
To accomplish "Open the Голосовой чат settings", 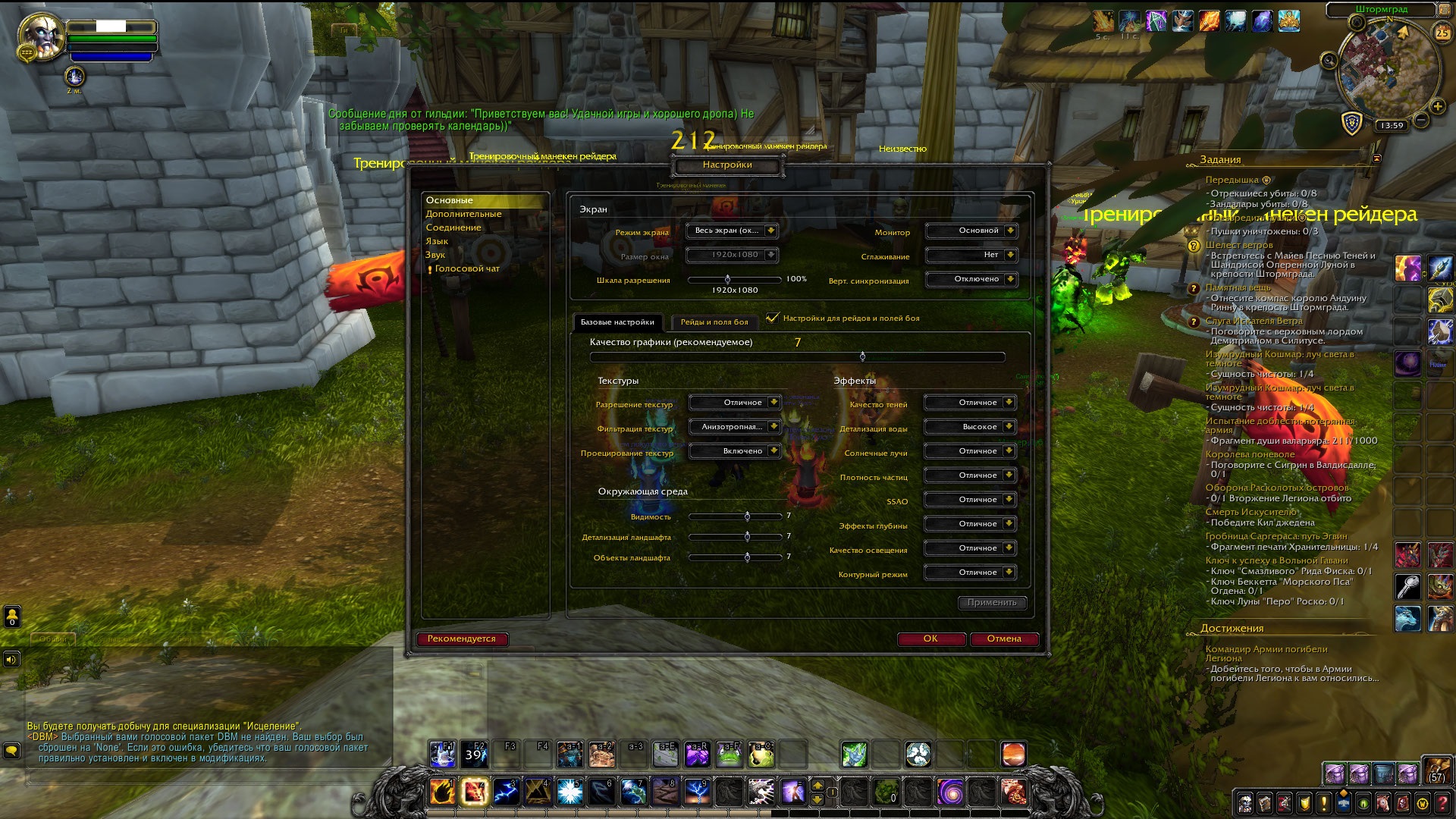I will click(x=467, y=268).
